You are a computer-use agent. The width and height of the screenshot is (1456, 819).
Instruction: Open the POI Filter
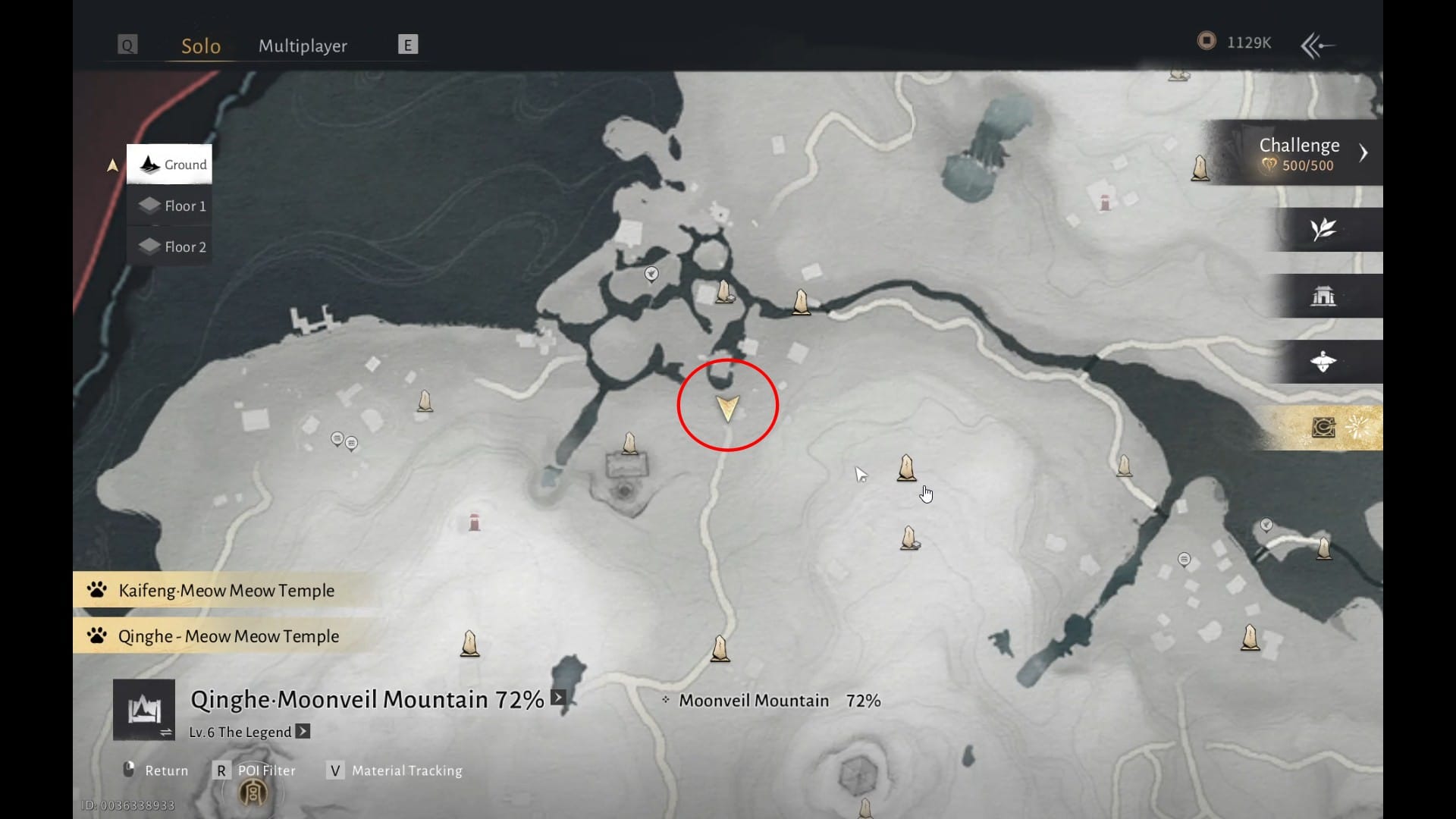coord(256,770)
